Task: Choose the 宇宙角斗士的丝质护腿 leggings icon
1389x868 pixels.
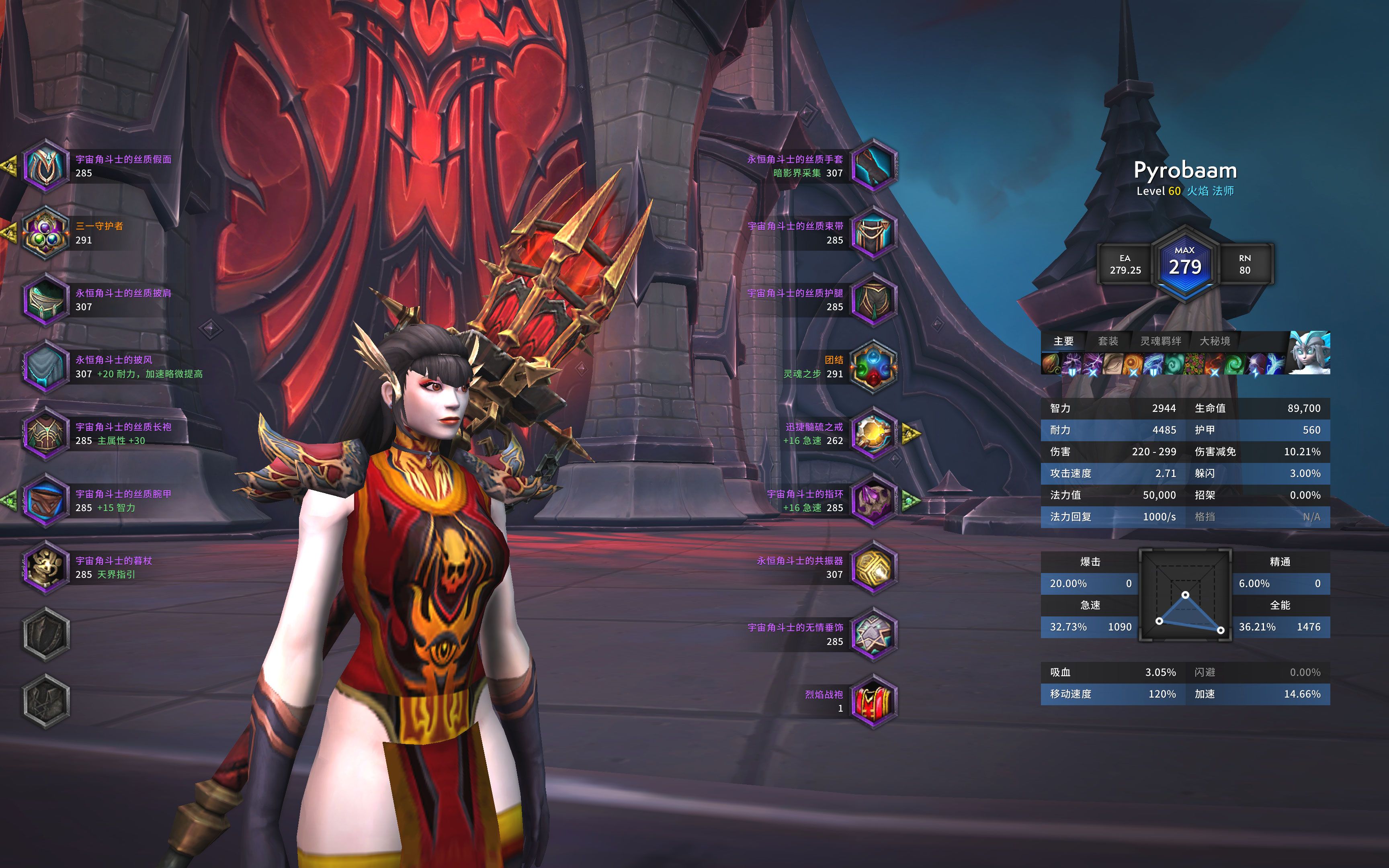Action: coord(873,300)
